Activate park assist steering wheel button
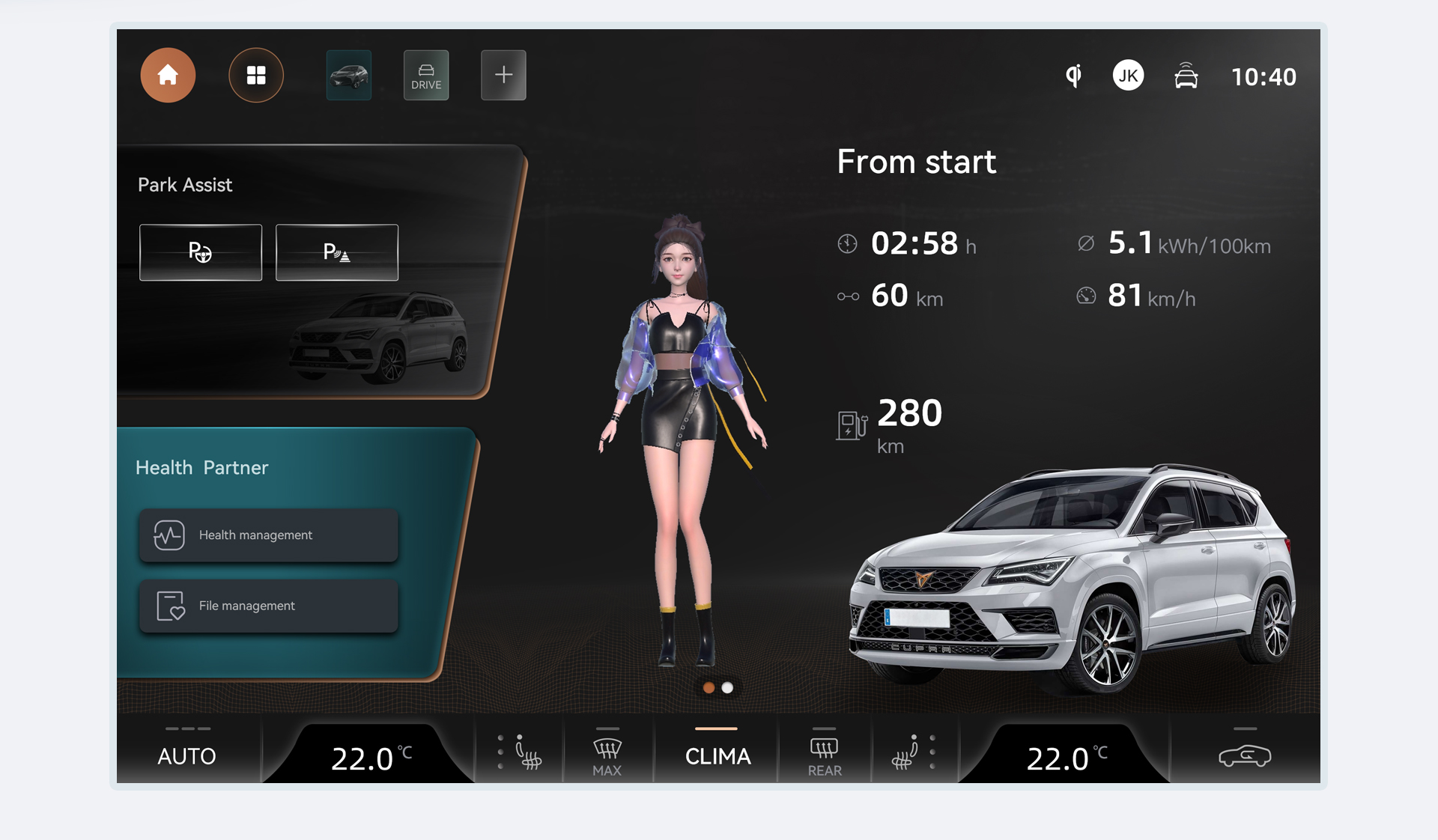This screenshot has height=840, width=1438. point(201,252)
